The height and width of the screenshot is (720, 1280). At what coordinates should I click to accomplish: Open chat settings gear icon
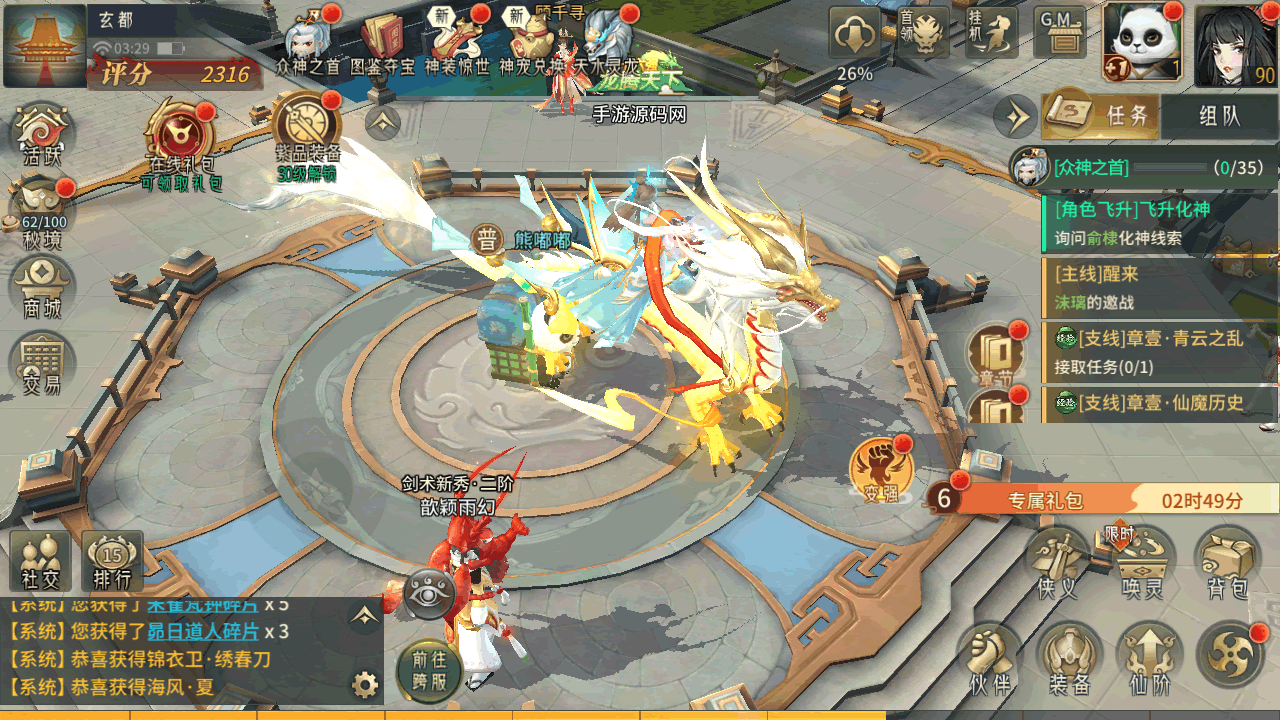click(365, 685)
